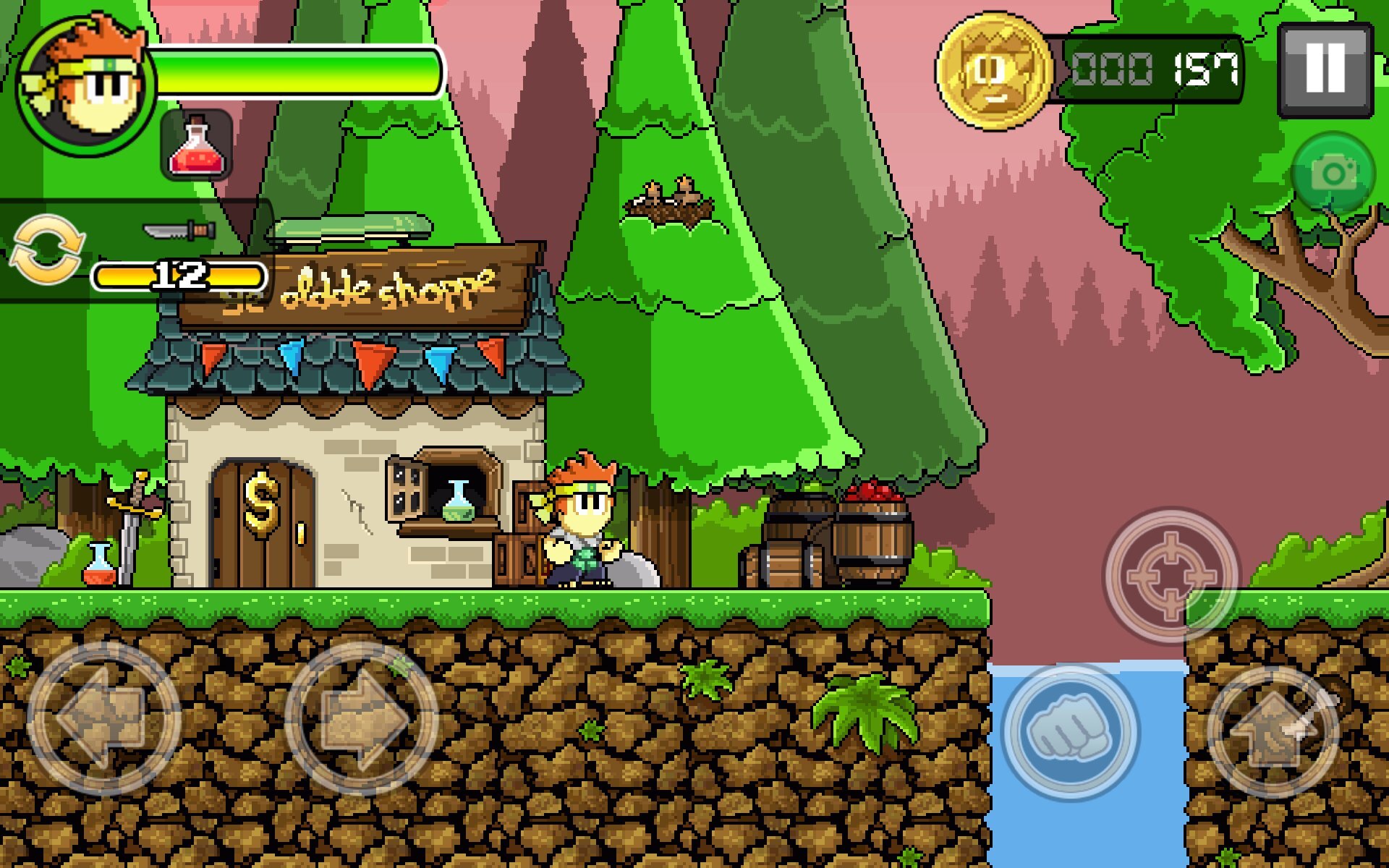This screenshot has height=868, width=1389.
Task: Swap weapon with the cycle arrows icon
Action: point(48,250)
